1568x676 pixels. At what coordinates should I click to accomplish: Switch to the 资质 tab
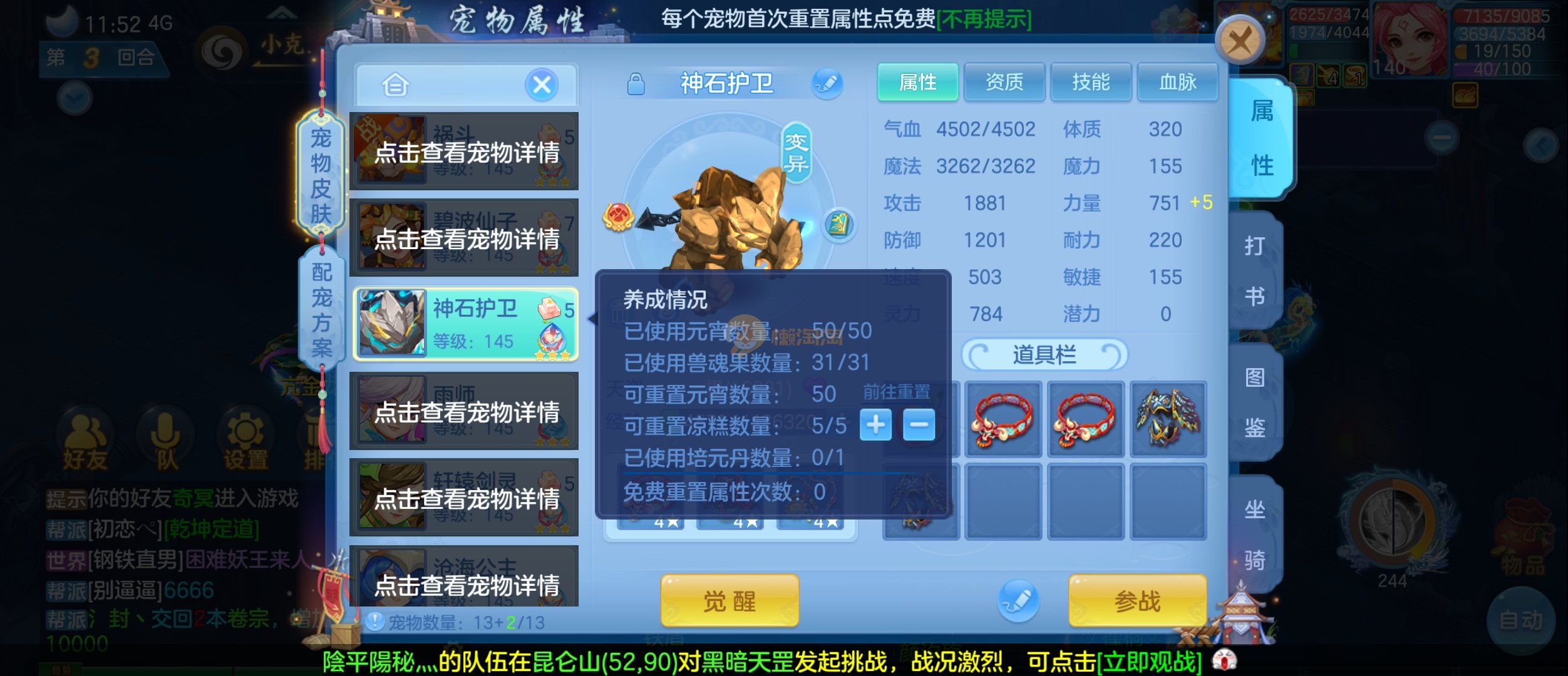pos(1004,82)
